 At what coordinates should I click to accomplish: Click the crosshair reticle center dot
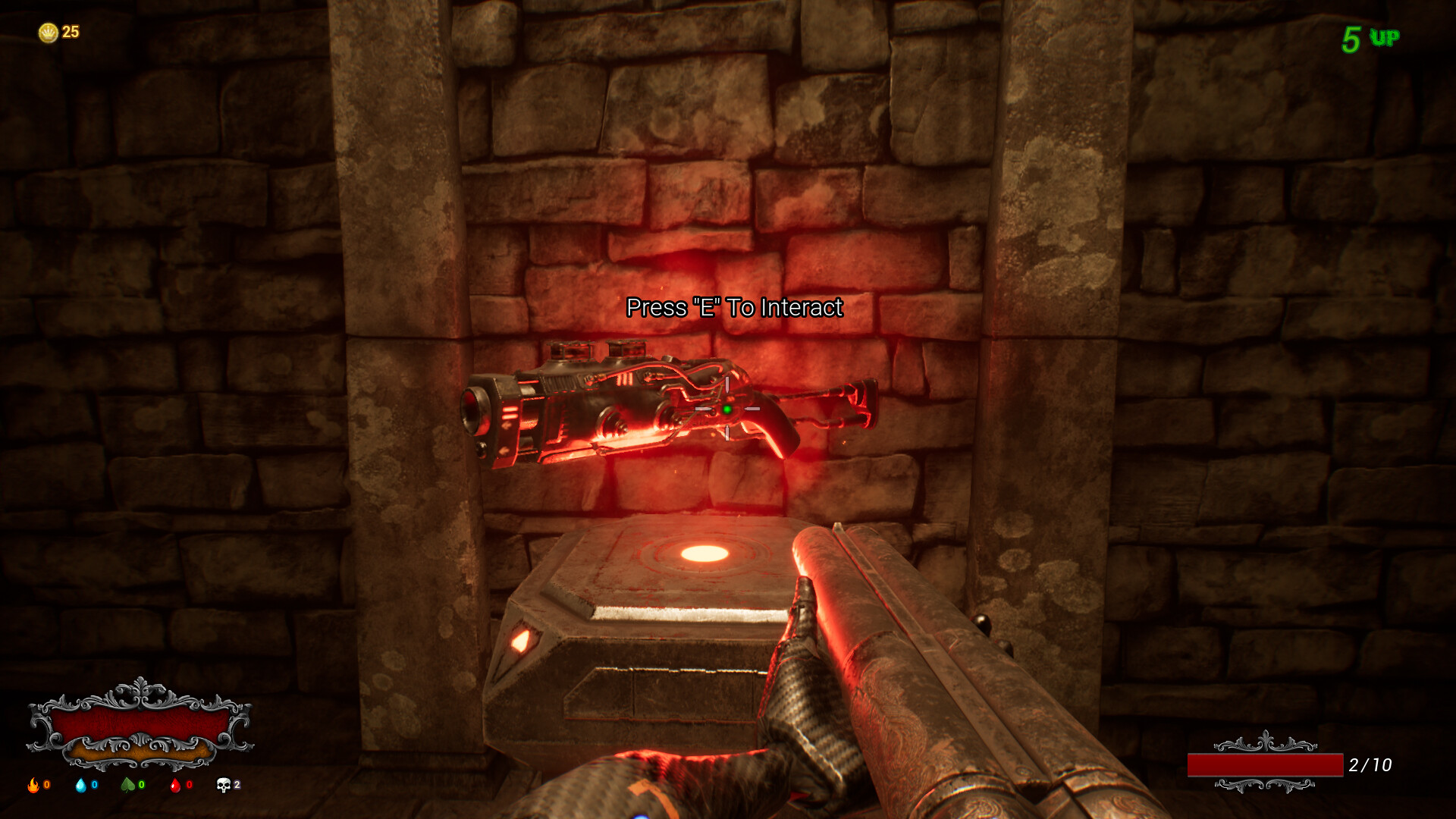(728, 409)
